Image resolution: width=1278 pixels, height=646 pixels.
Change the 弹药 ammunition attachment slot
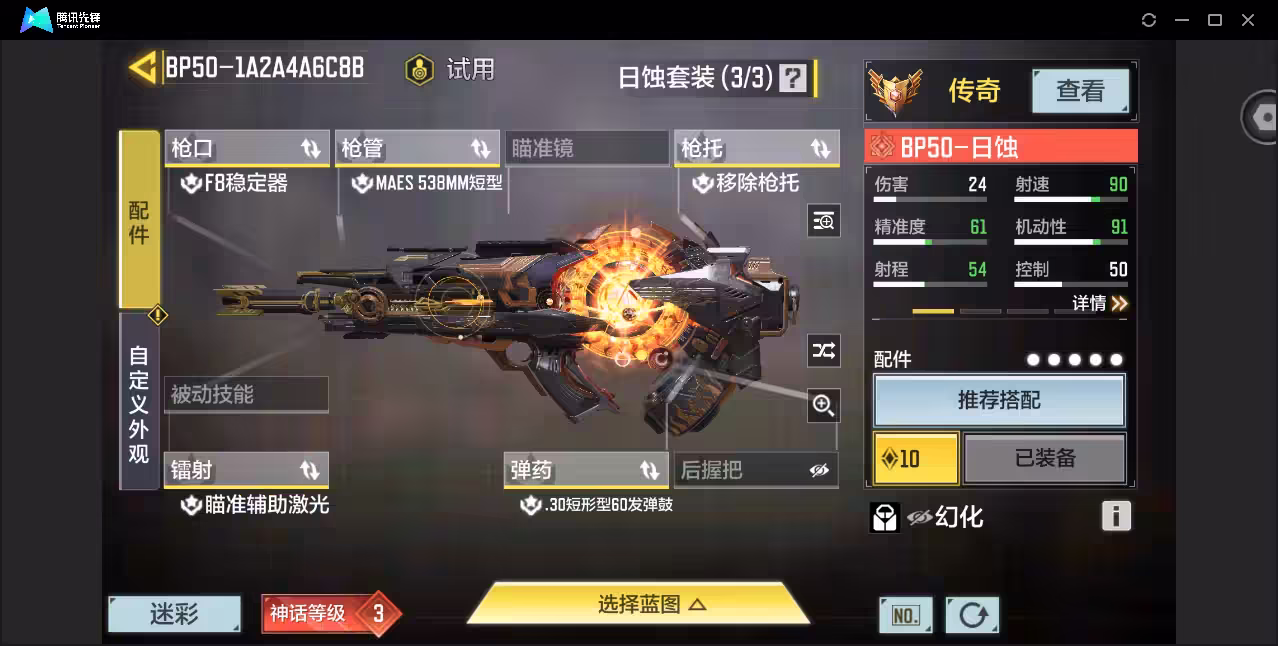586,470
